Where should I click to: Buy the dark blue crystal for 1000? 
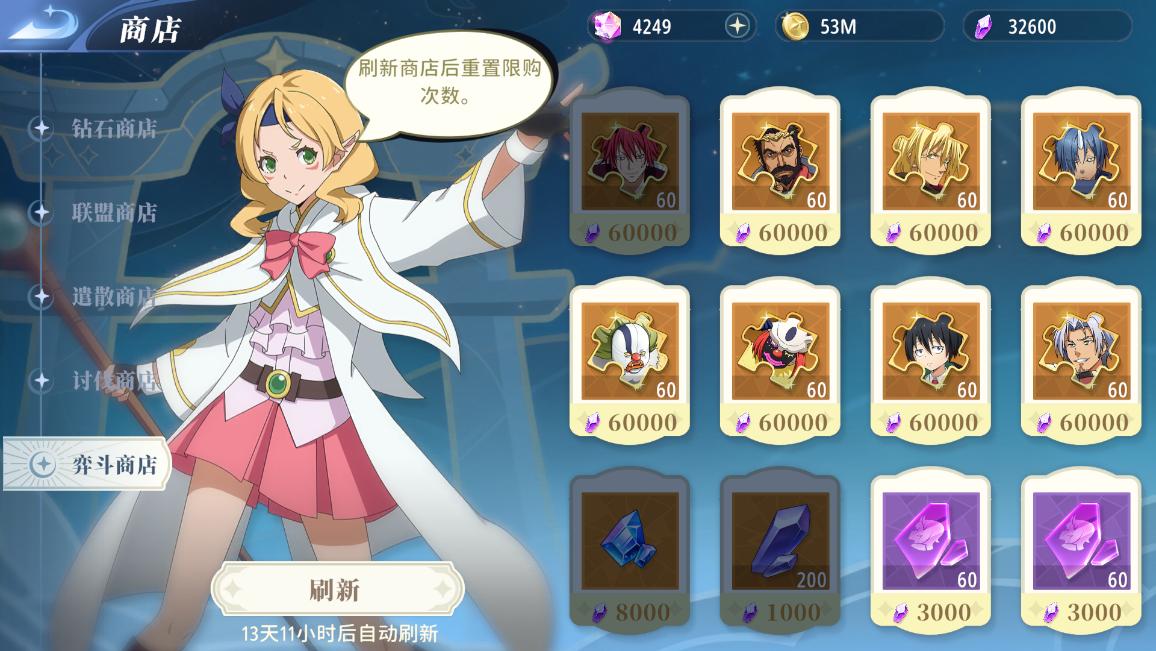[x=780, y=550]
